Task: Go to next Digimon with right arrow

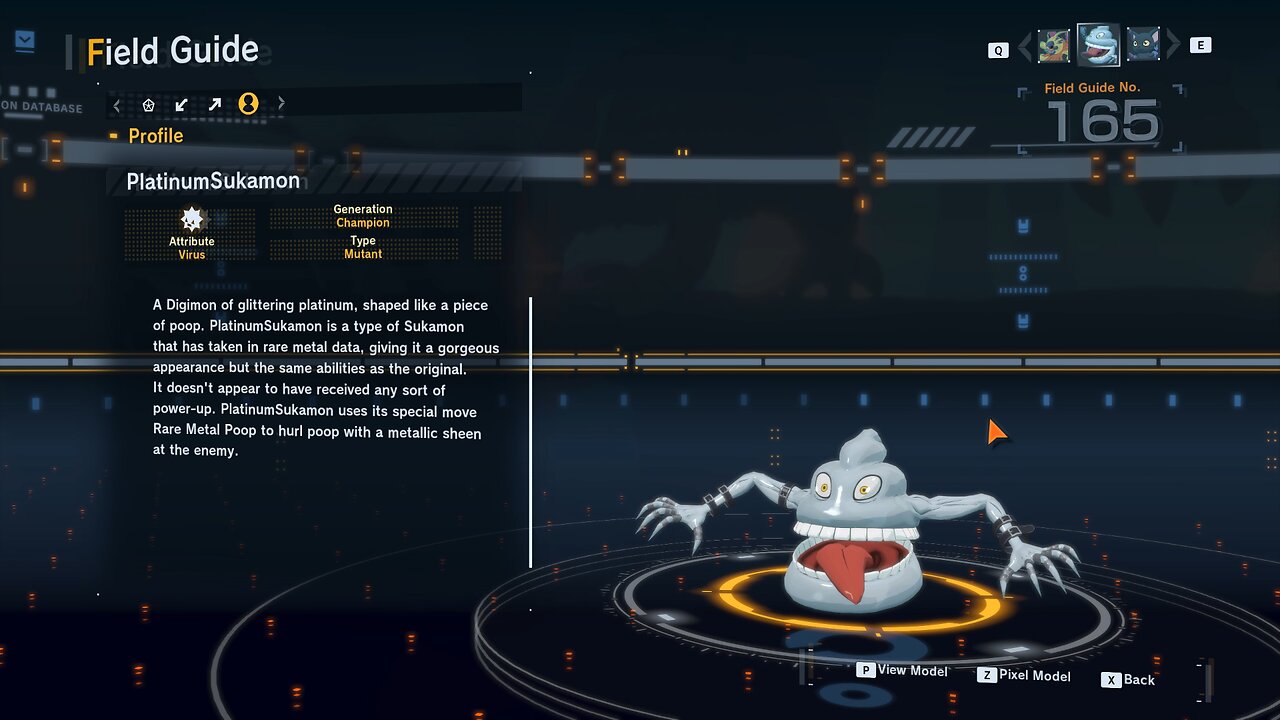Action: coord(1174,45)
